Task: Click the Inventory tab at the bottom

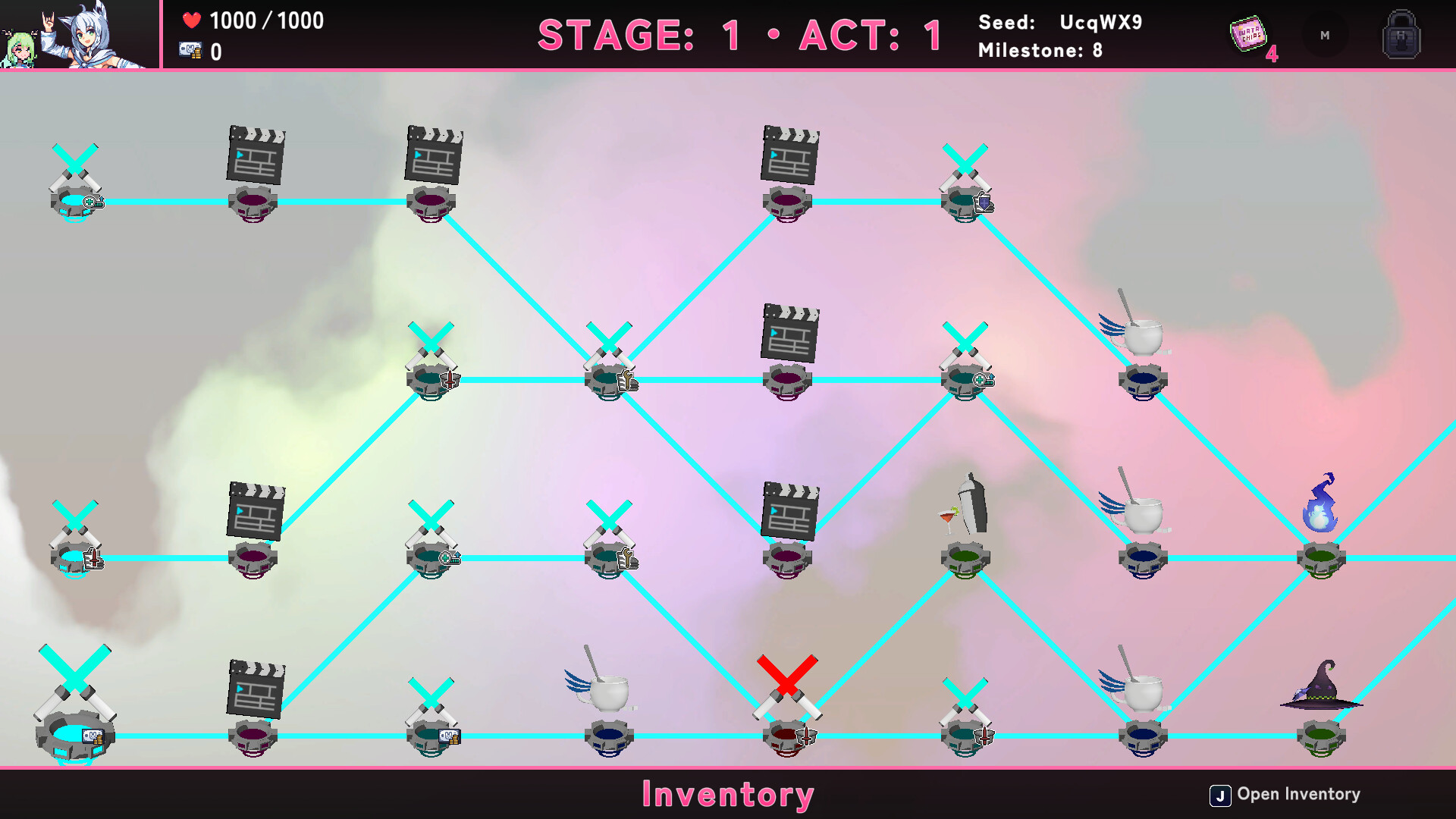Action: coord(727,795)
